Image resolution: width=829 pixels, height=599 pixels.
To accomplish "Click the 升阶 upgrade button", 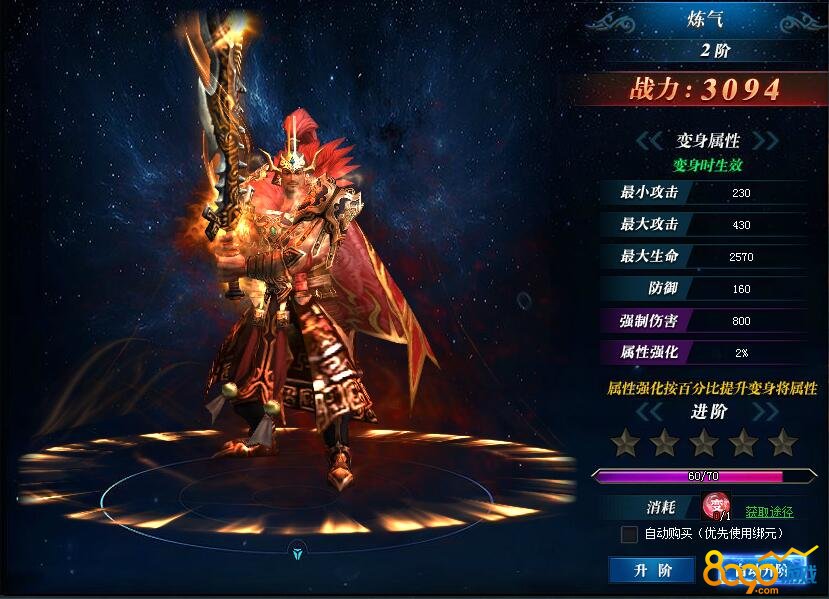I will coord(651,570).
